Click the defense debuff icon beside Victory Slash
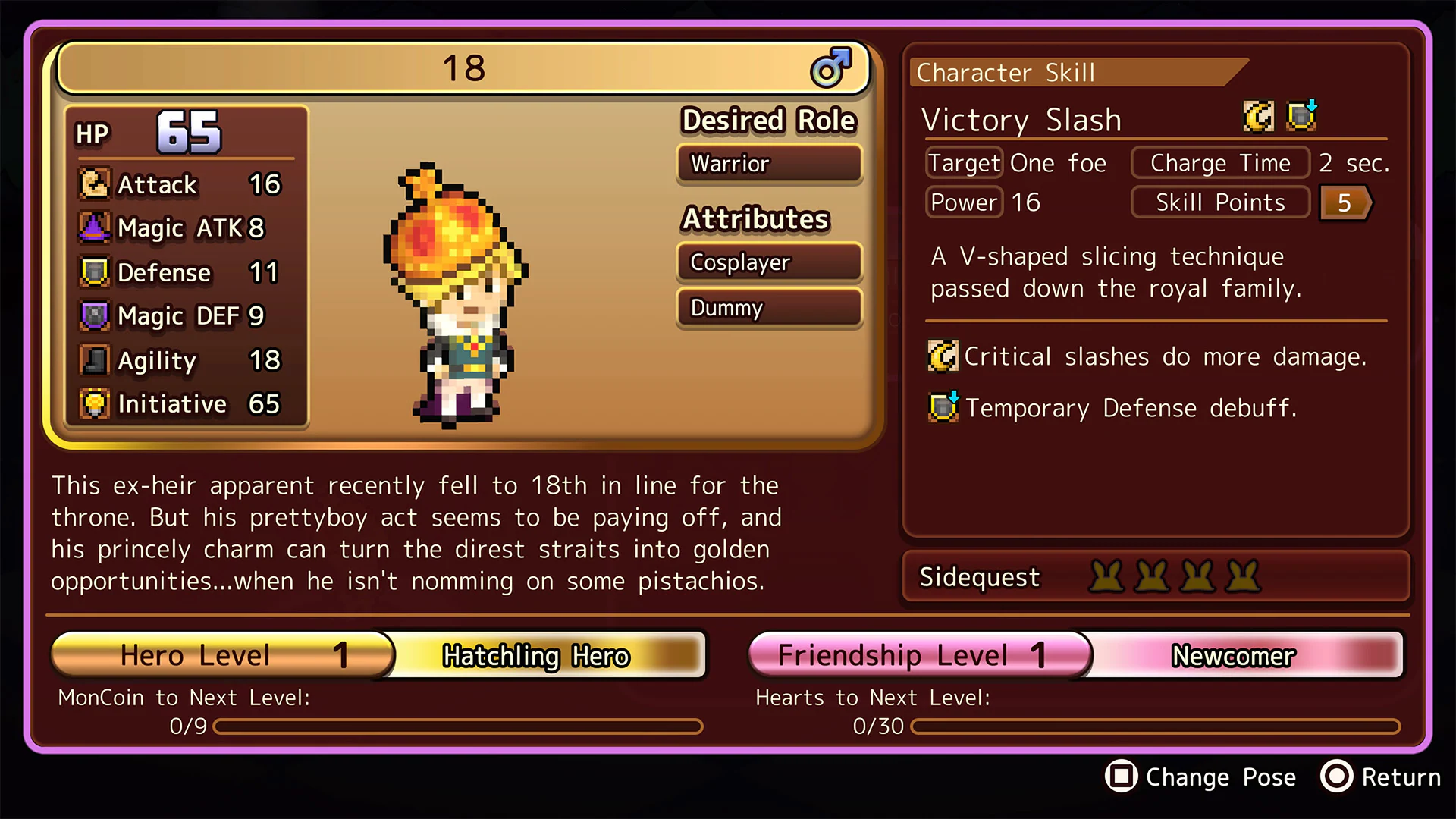This screenshot has width=1456, height=819. coord(1302,116)
